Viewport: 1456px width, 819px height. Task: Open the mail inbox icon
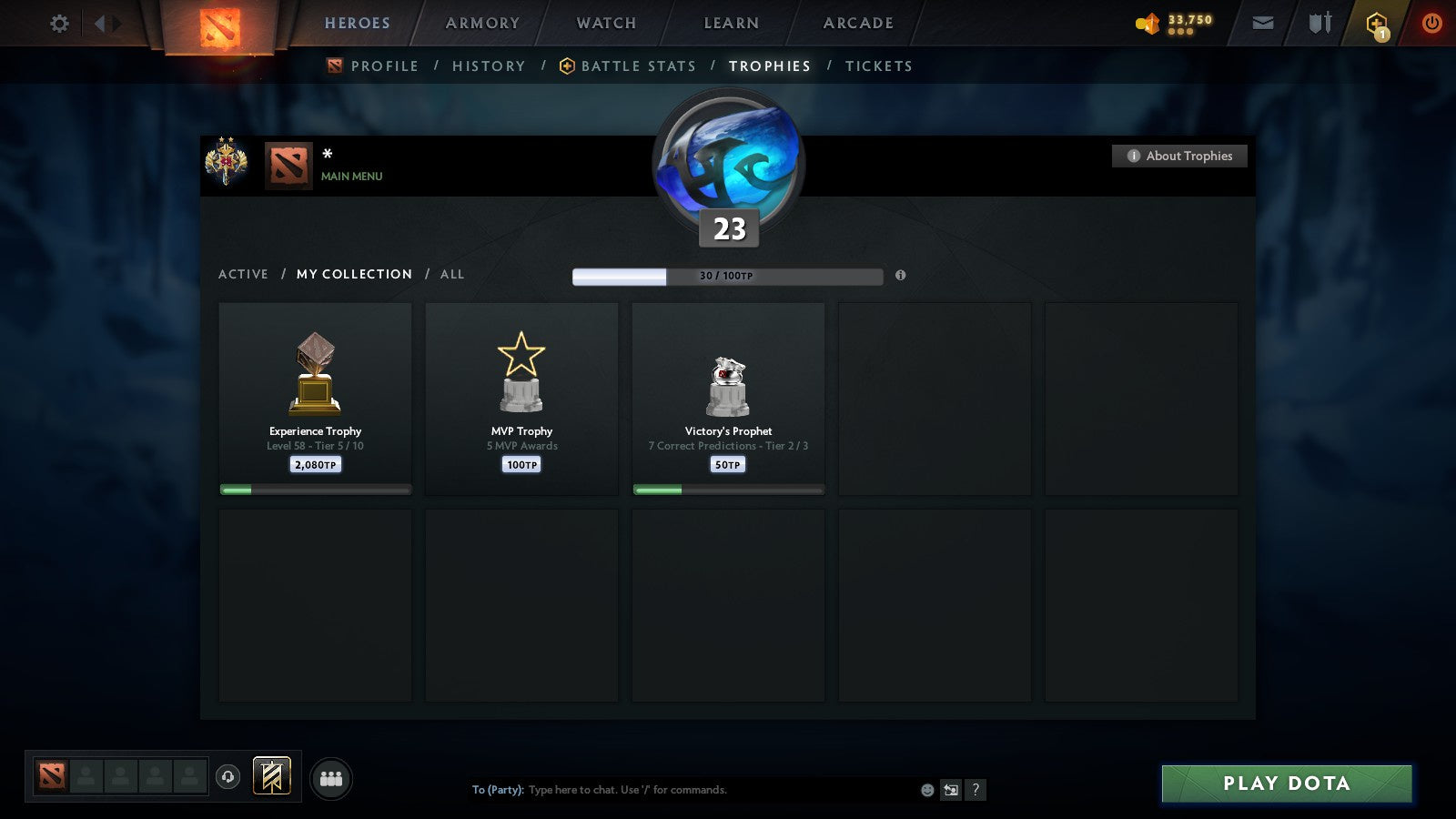(1263, 22)
